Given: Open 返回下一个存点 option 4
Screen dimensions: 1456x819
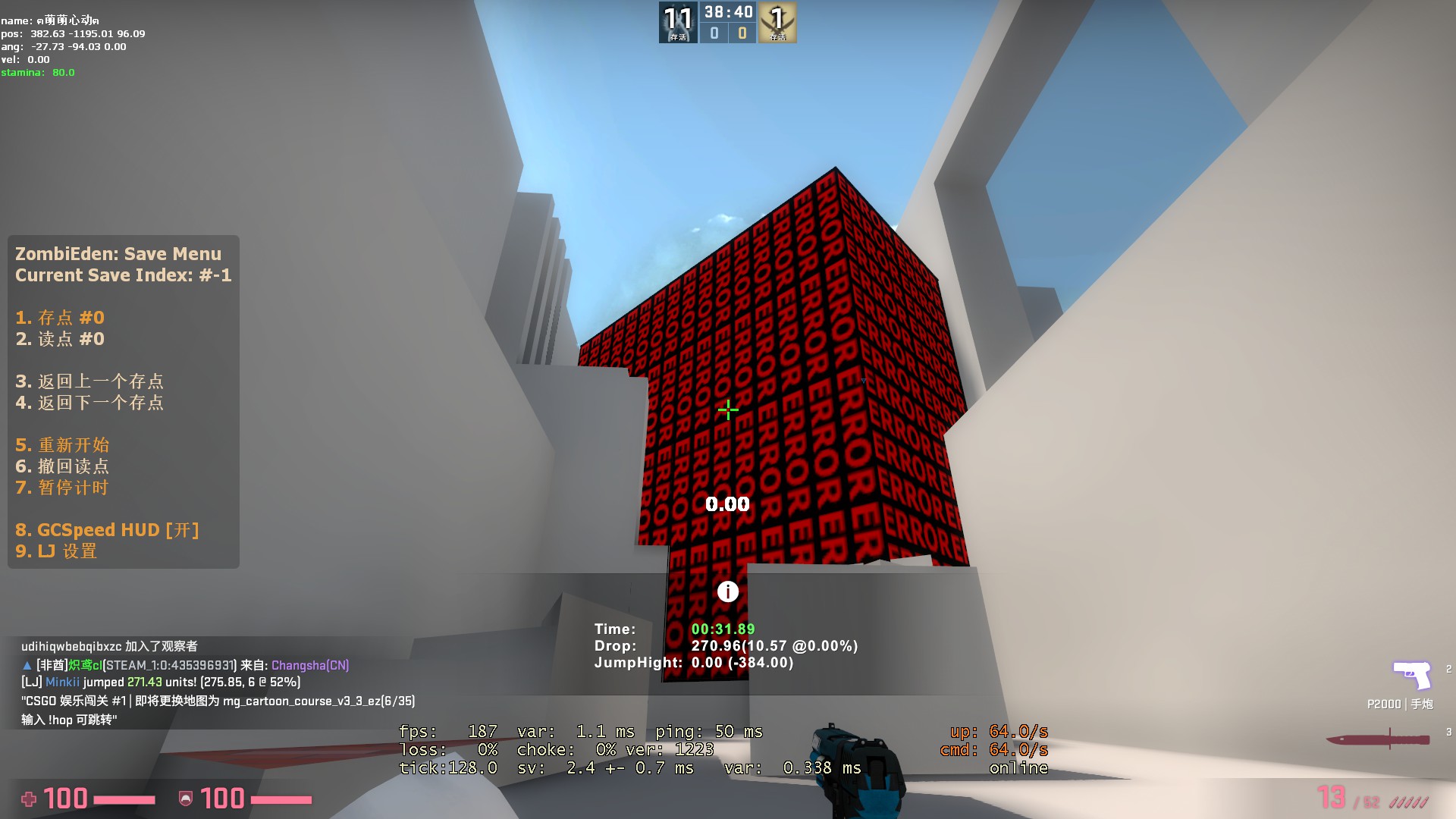Looking at the screenshot, I should click(92, 403).
